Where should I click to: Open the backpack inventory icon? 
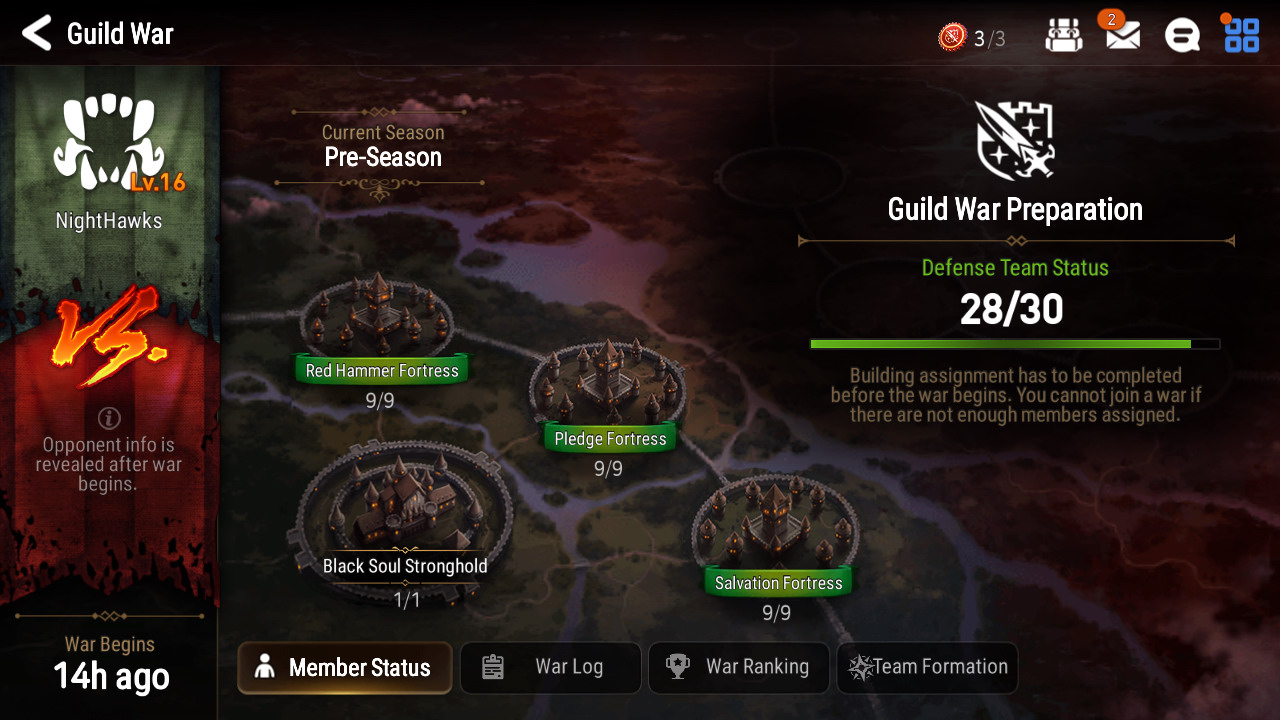pyautogui.click(x=1063, y=37)
